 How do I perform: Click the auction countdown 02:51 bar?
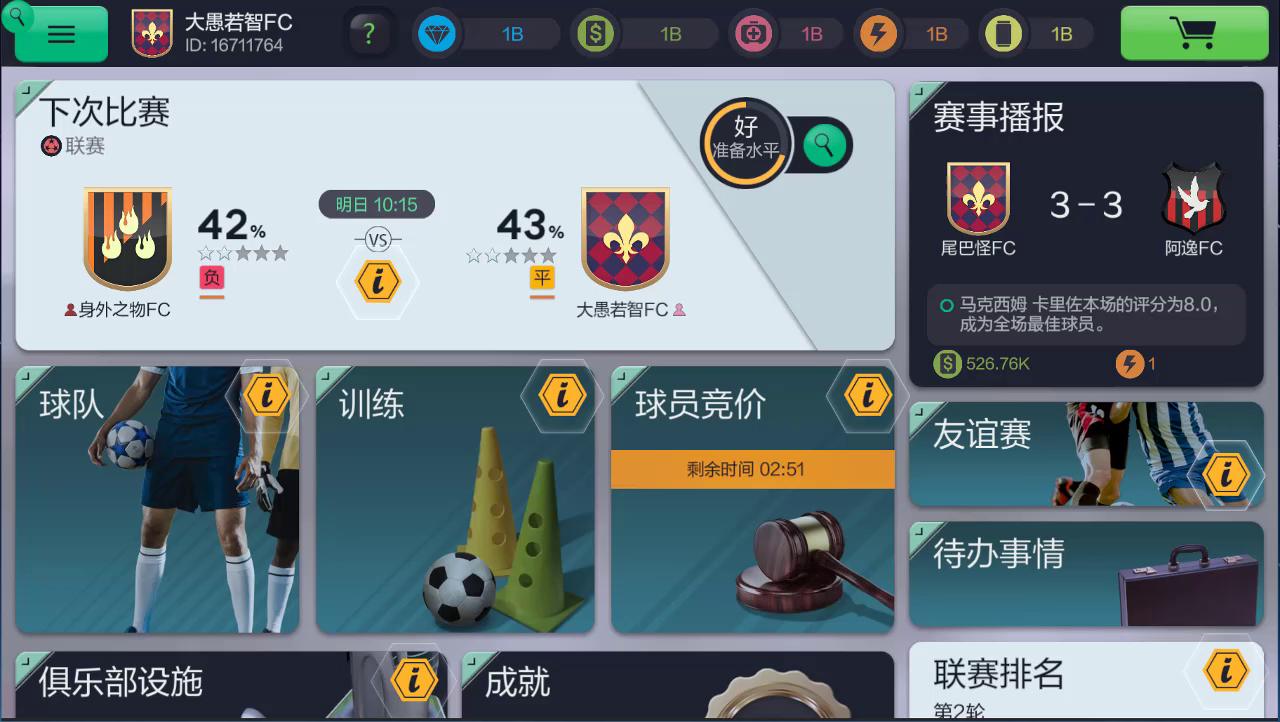pyautogui.click(x=753, y=470)
